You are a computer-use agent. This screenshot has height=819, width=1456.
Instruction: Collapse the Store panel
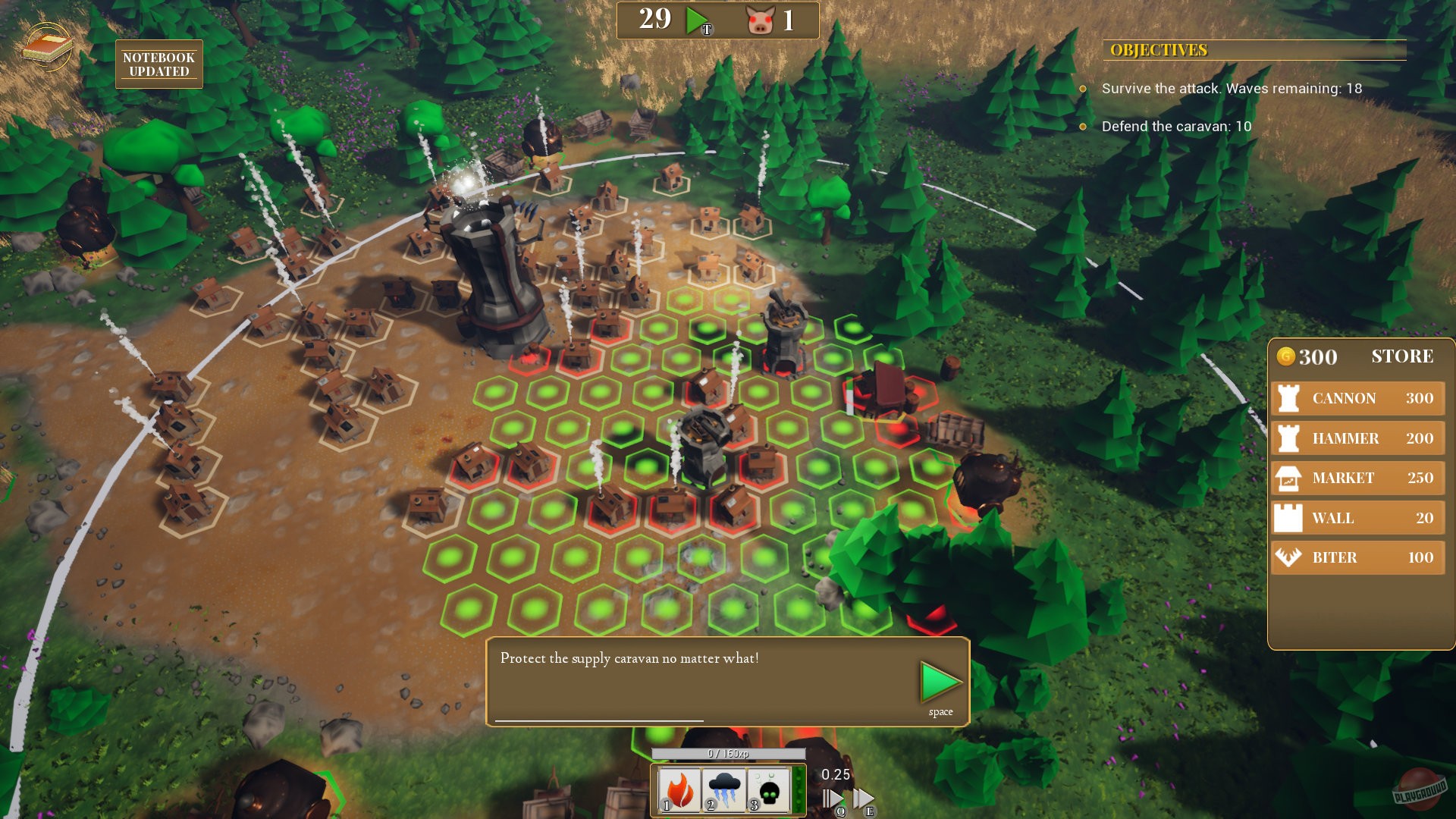(1401, 356)
